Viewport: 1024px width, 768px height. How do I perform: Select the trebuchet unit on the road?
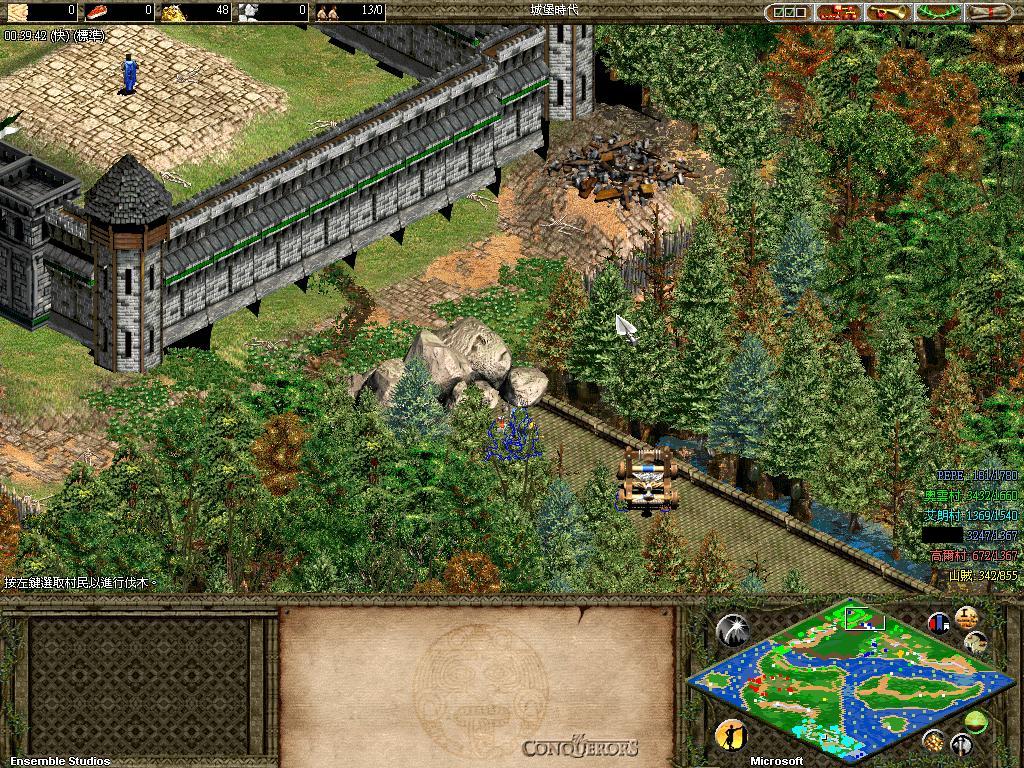coord(646,478)
